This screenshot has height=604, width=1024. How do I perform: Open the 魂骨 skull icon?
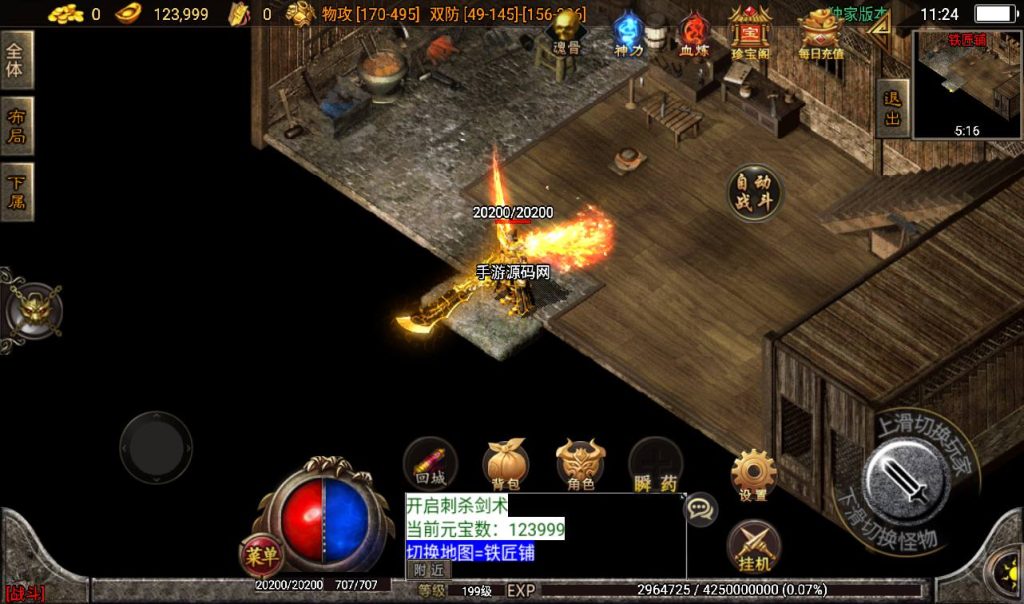[567, 31]
